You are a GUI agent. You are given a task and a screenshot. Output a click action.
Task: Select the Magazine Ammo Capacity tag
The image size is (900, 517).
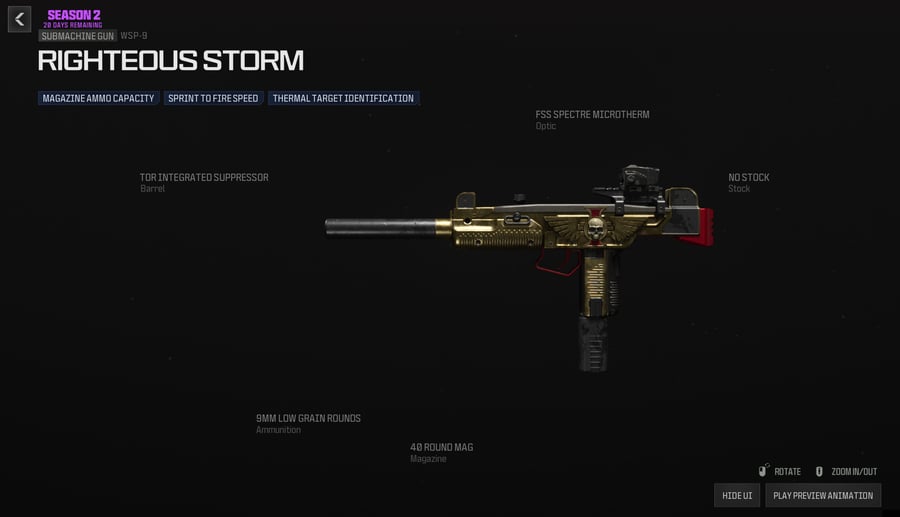click(x=99, y=98)
